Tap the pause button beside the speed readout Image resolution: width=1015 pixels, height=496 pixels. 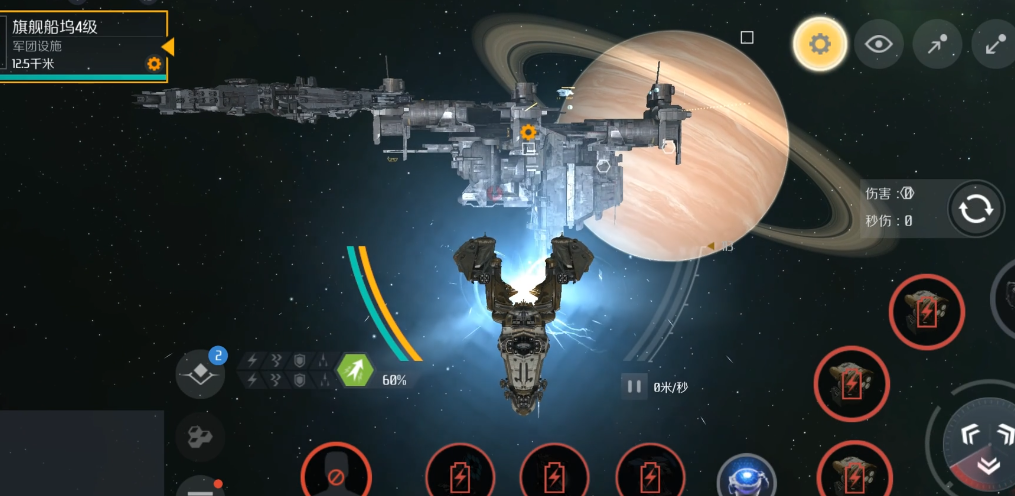[634, 386]
